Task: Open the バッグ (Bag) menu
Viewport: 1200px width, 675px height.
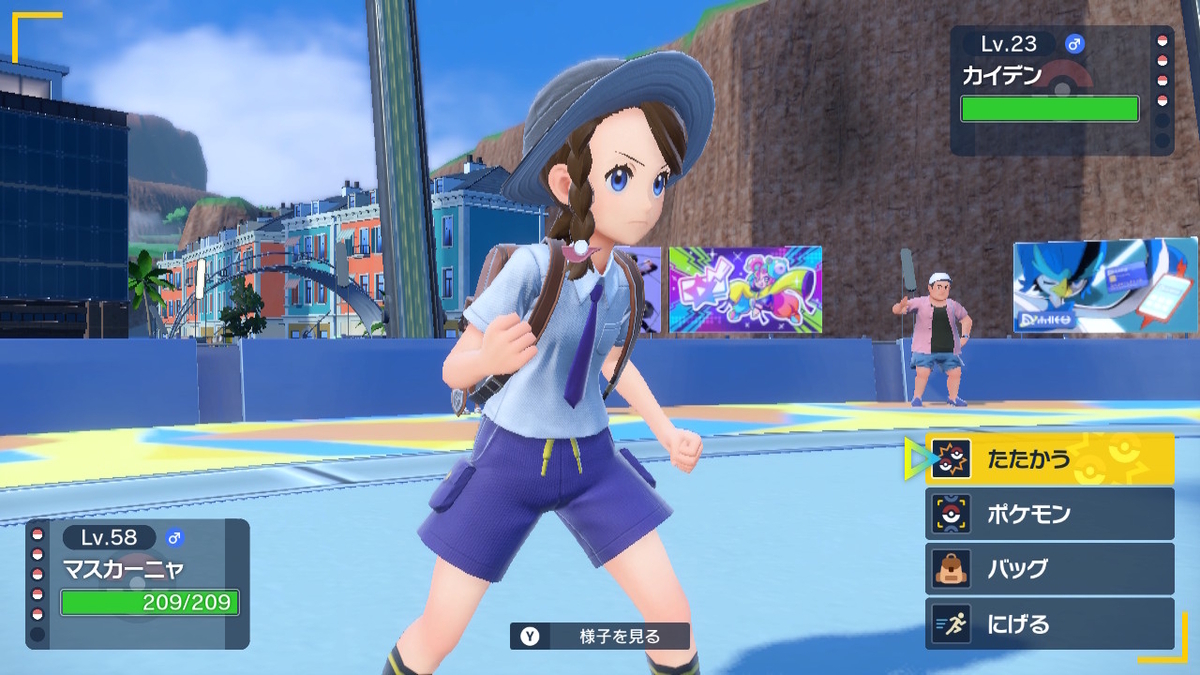Action: [1049, 569]
